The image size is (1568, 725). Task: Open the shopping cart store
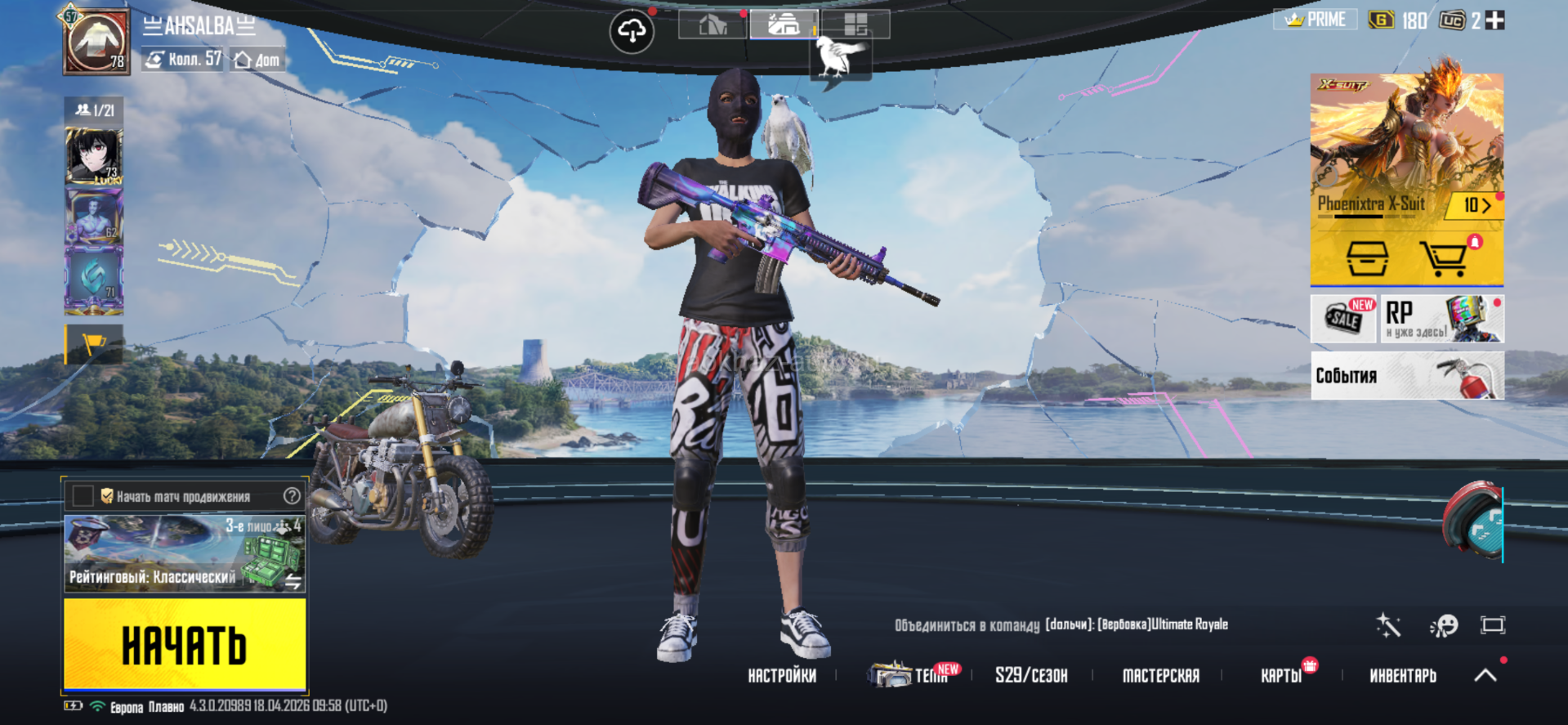(x=1444, y=259)
